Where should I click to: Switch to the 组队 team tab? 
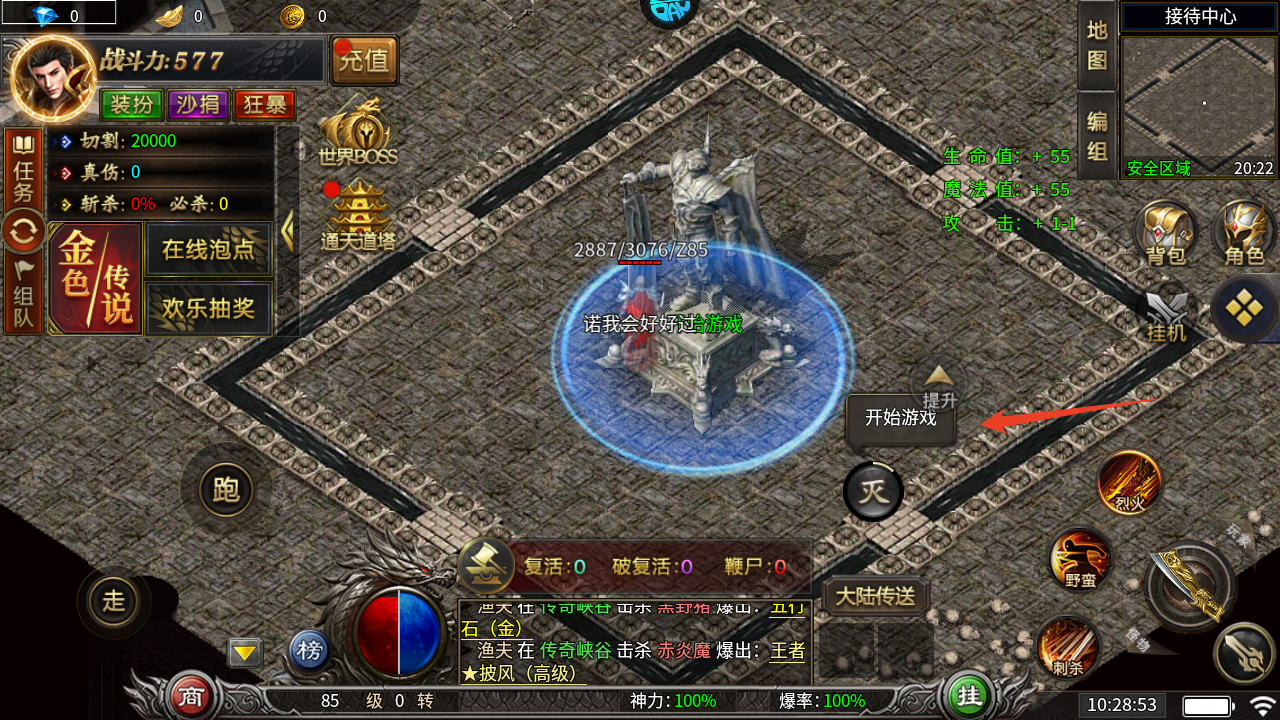tap(22, 291)
